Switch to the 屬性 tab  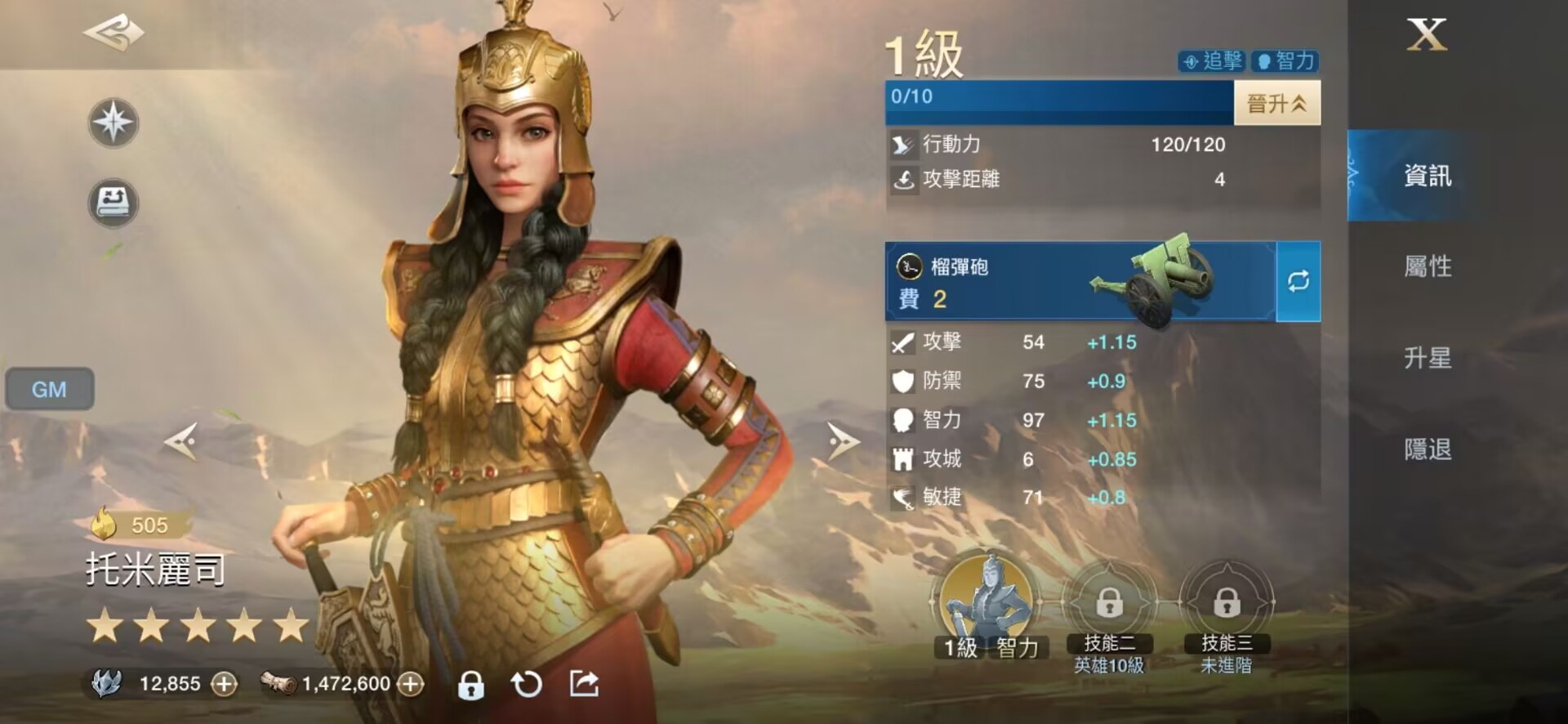tap(1426, 267)
